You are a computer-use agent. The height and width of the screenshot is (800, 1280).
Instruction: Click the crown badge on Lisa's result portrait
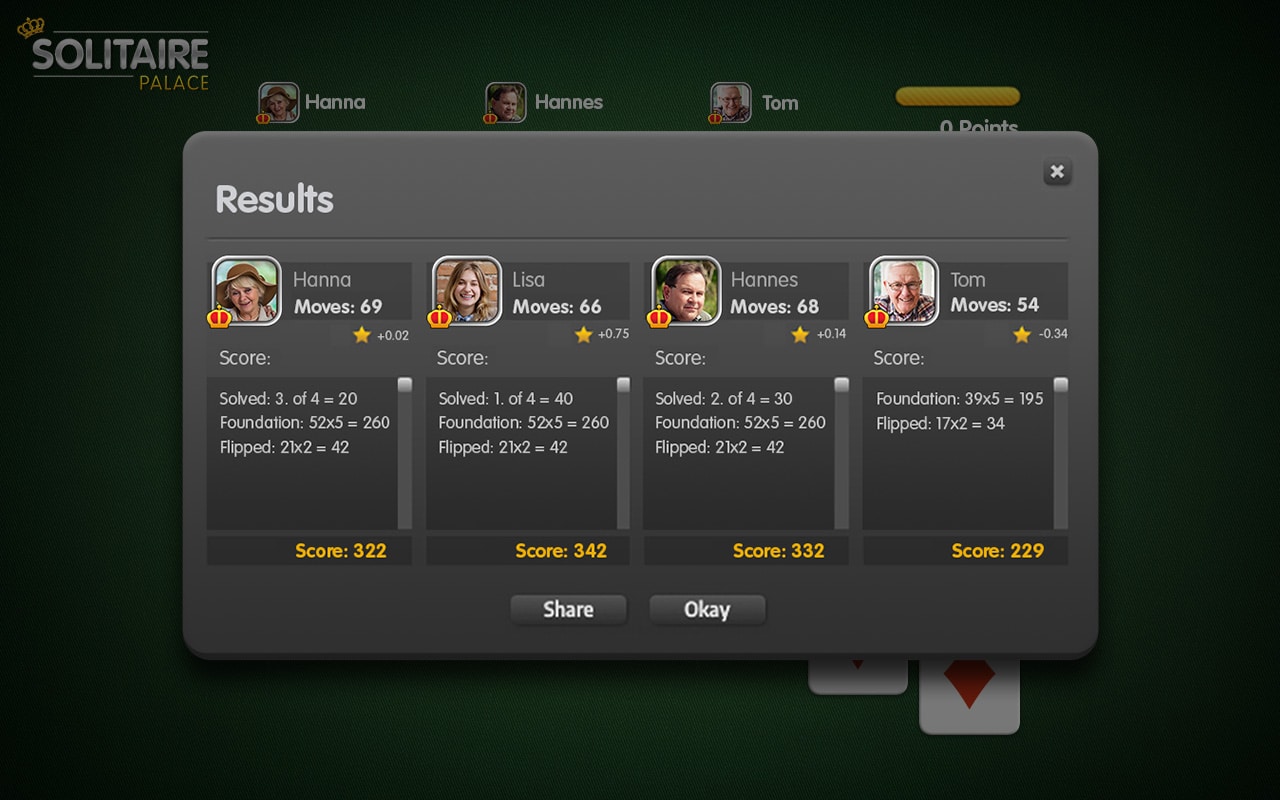click(440, 316)
